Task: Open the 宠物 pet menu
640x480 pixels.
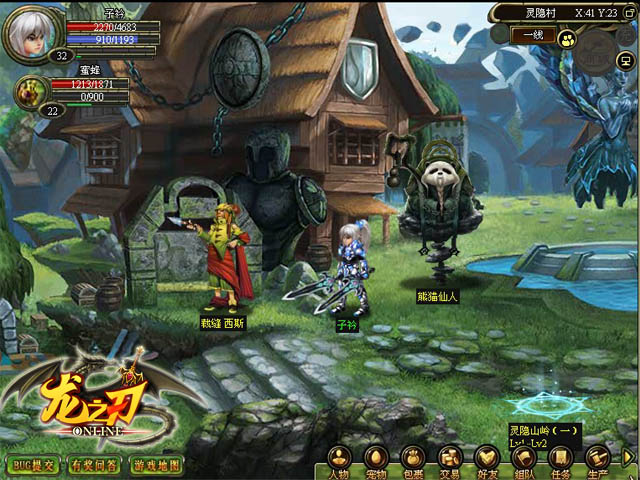Action: (376, 462)
